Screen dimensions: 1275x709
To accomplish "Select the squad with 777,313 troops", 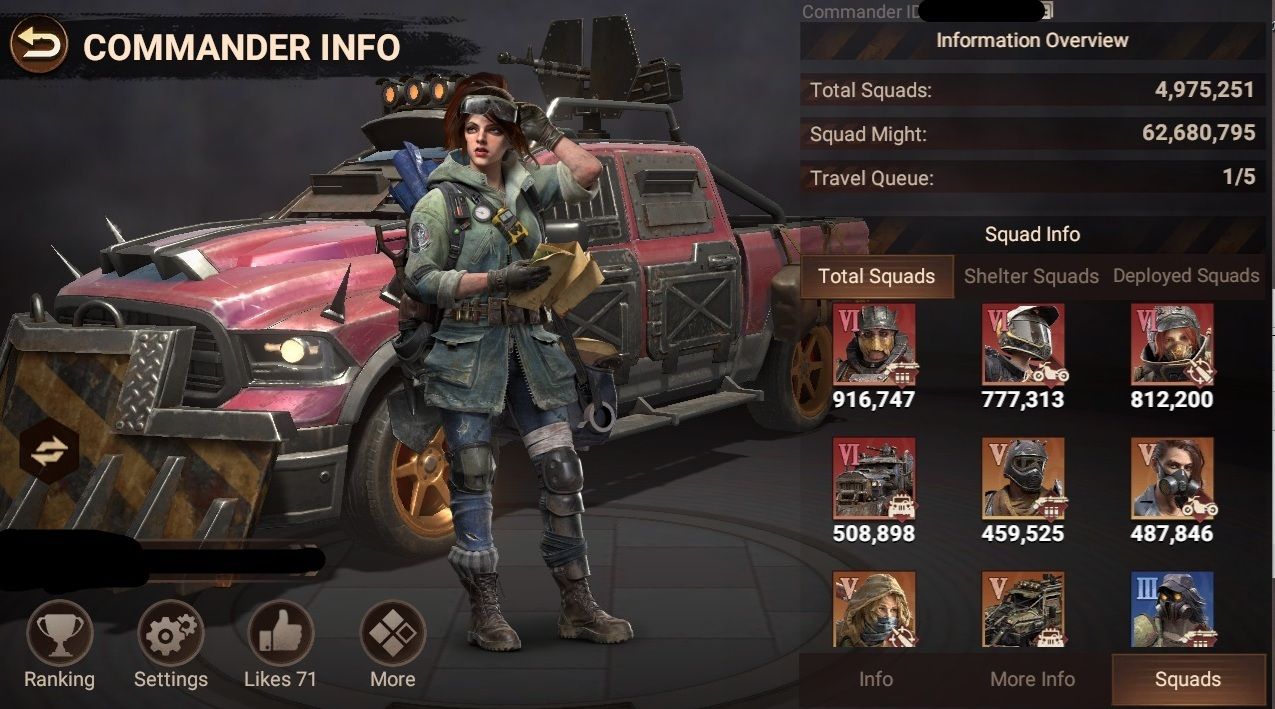I will [1022, 345].
